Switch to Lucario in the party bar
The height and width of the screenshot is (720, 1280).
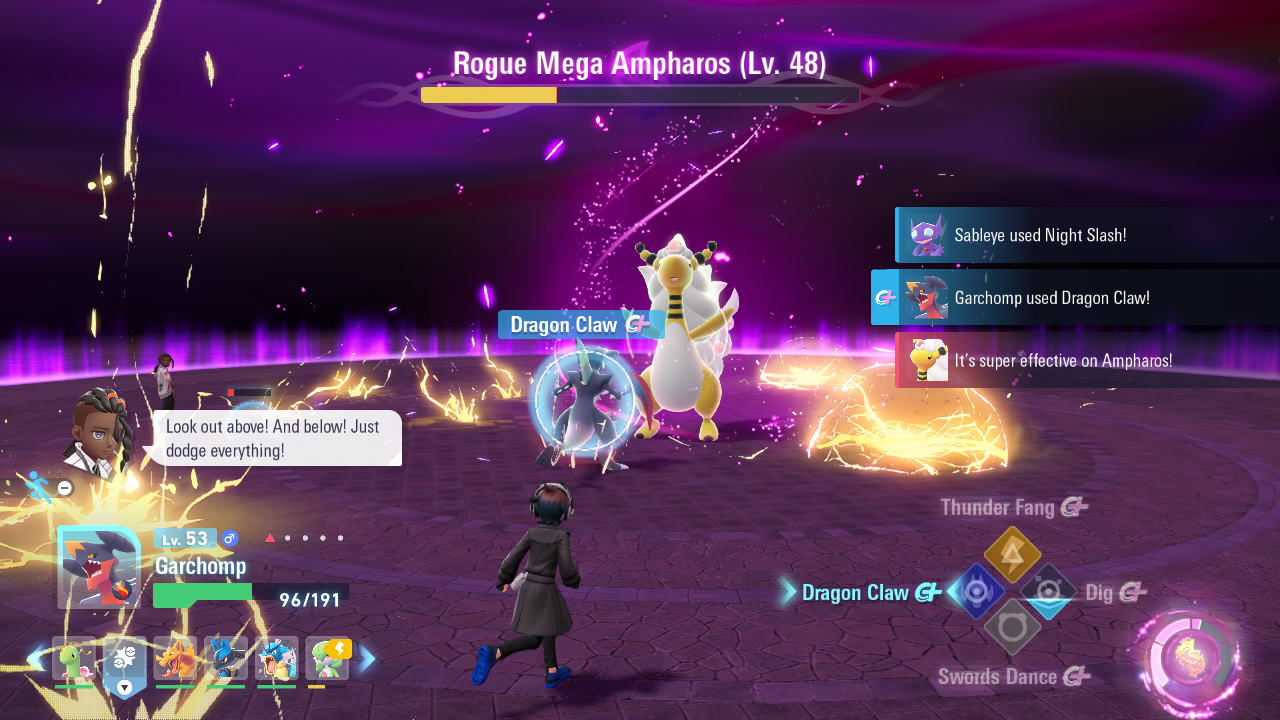(226, 660)
